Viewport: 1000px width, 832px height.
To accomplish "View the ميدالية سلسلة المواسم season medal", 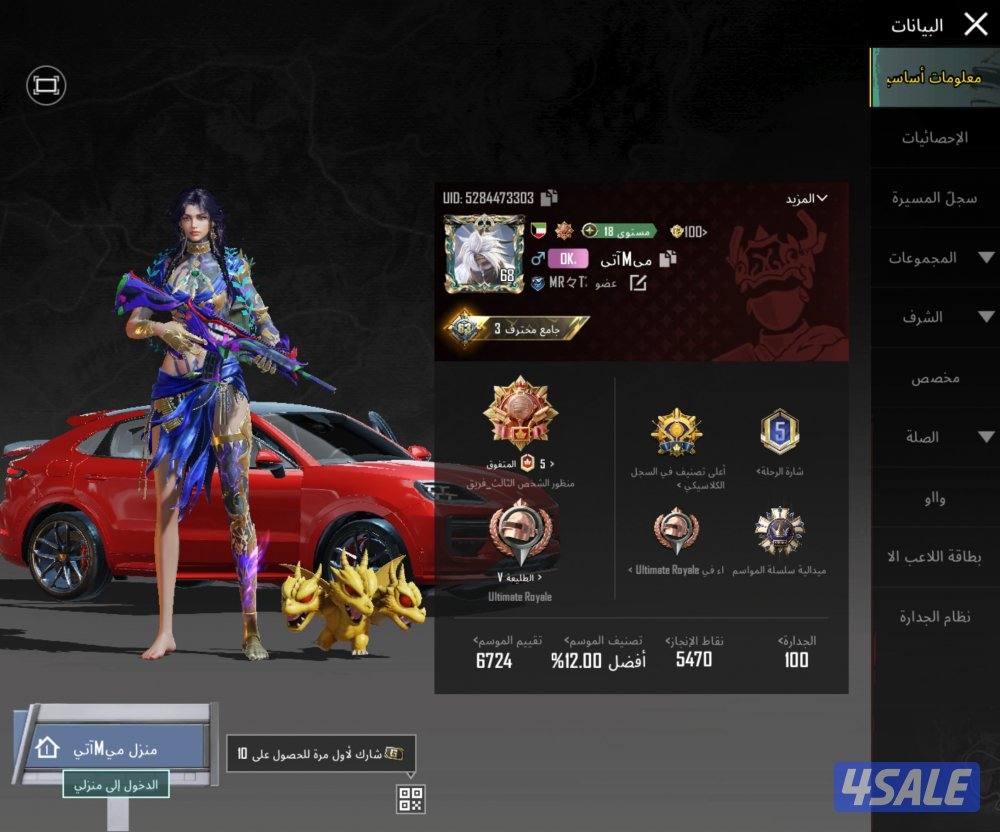I will coord(779,533).
